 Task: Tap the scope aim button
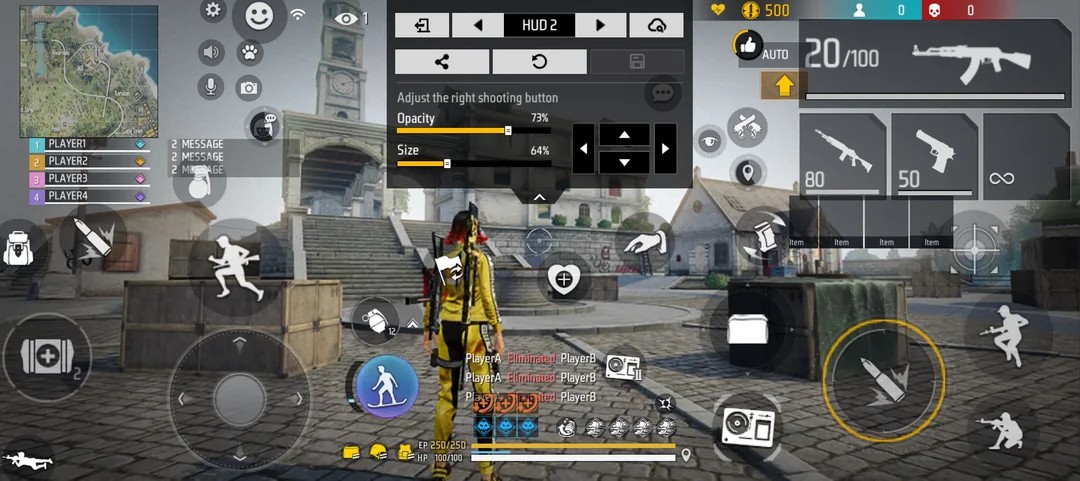pyautogui.click(x=978, y=243)
